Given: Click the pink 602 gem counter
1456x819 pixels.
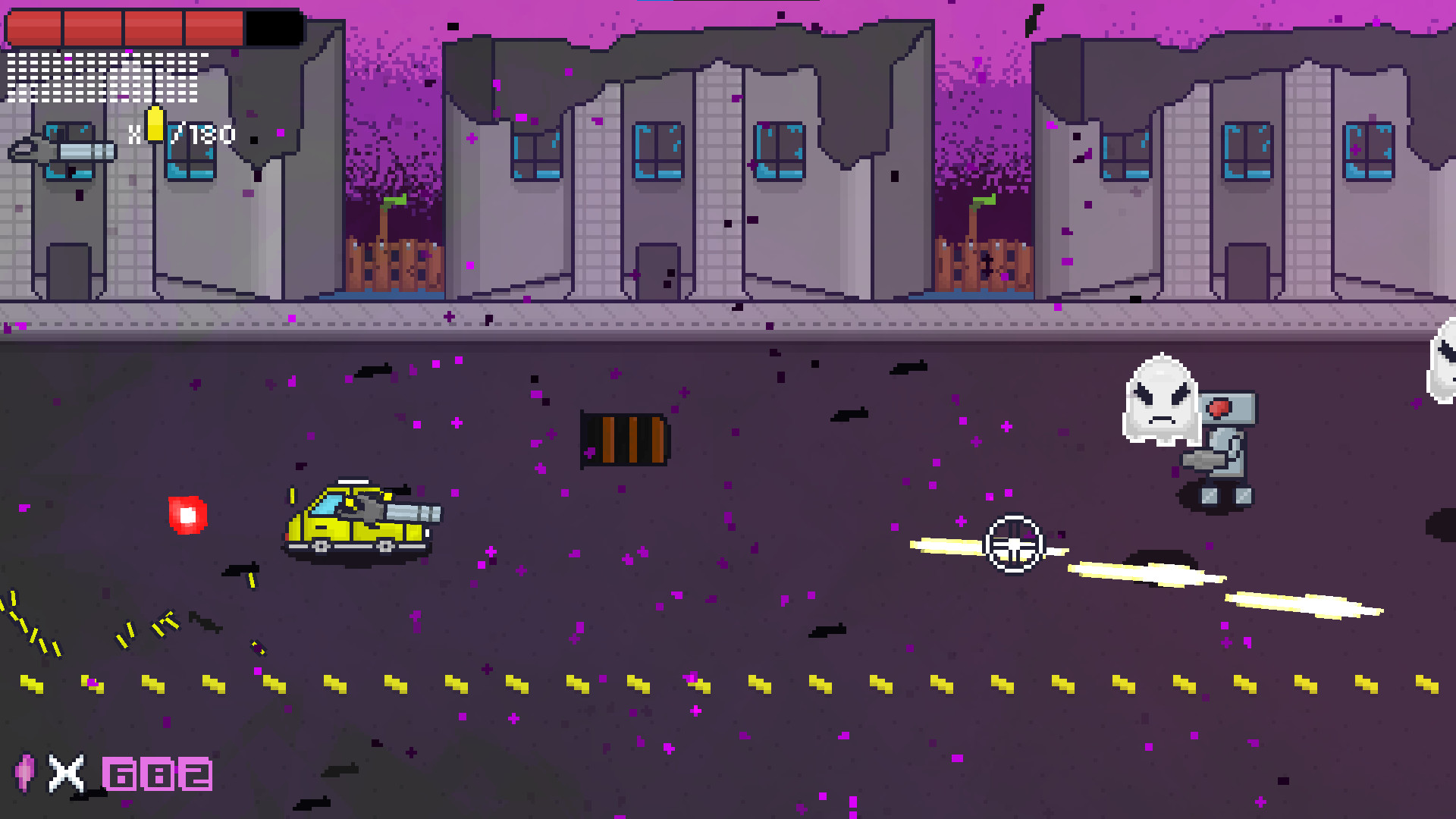Looking at the screenshot, I should (157, 775).
